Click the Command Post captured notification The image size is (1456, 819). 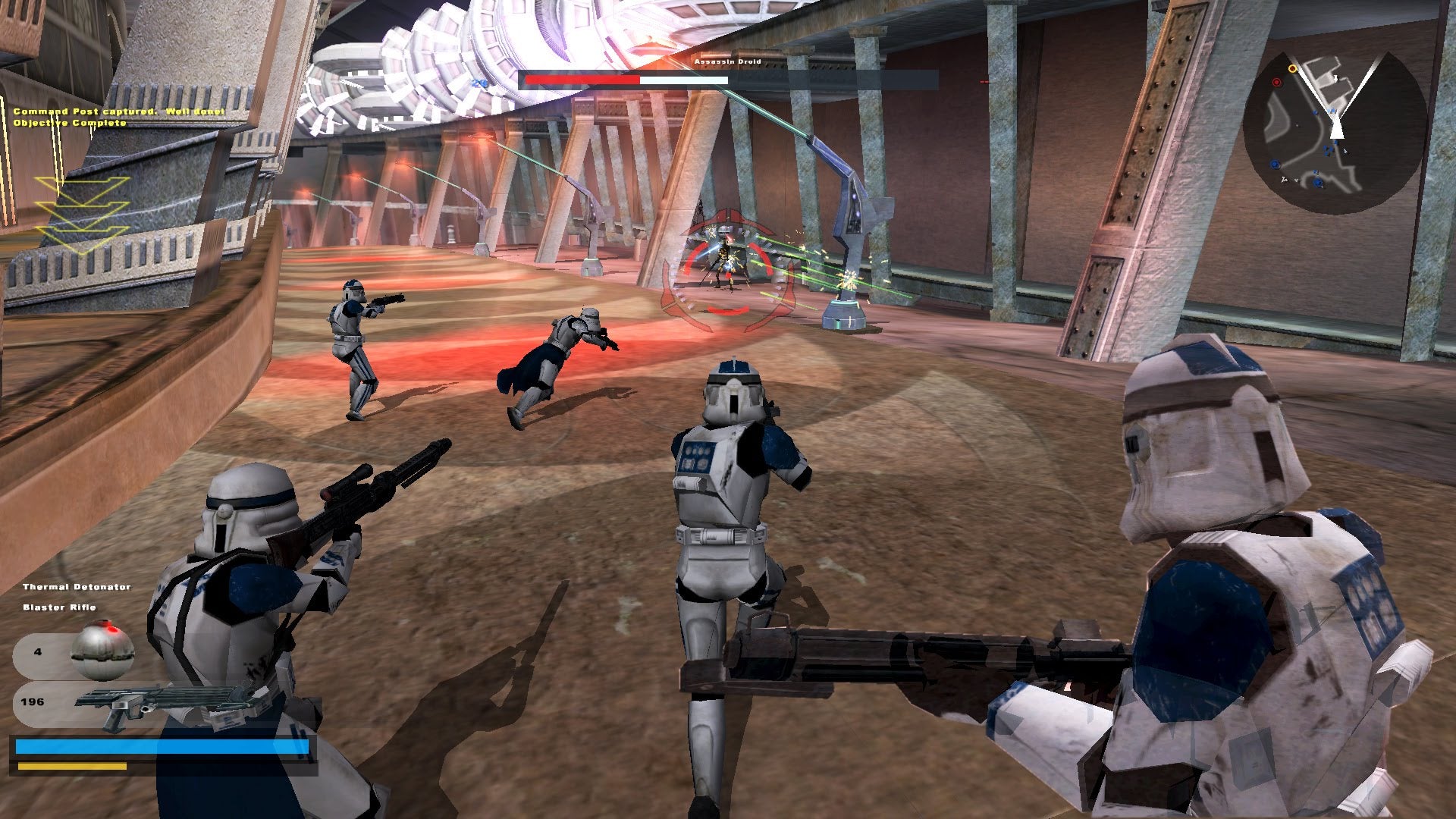coord(118,111)
